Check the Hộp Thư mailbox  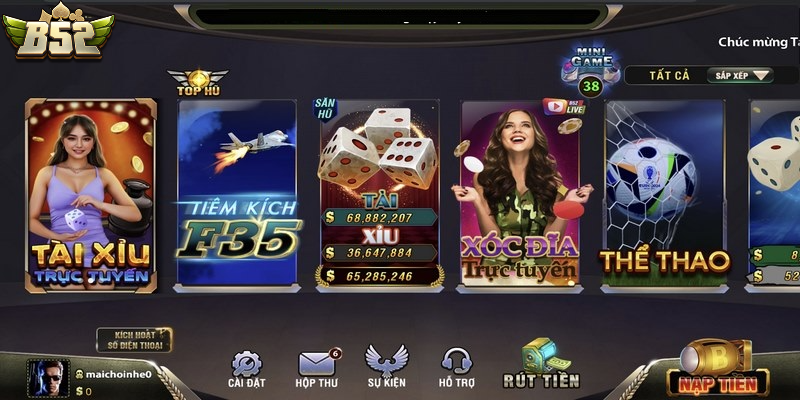(x=319, y=368)
